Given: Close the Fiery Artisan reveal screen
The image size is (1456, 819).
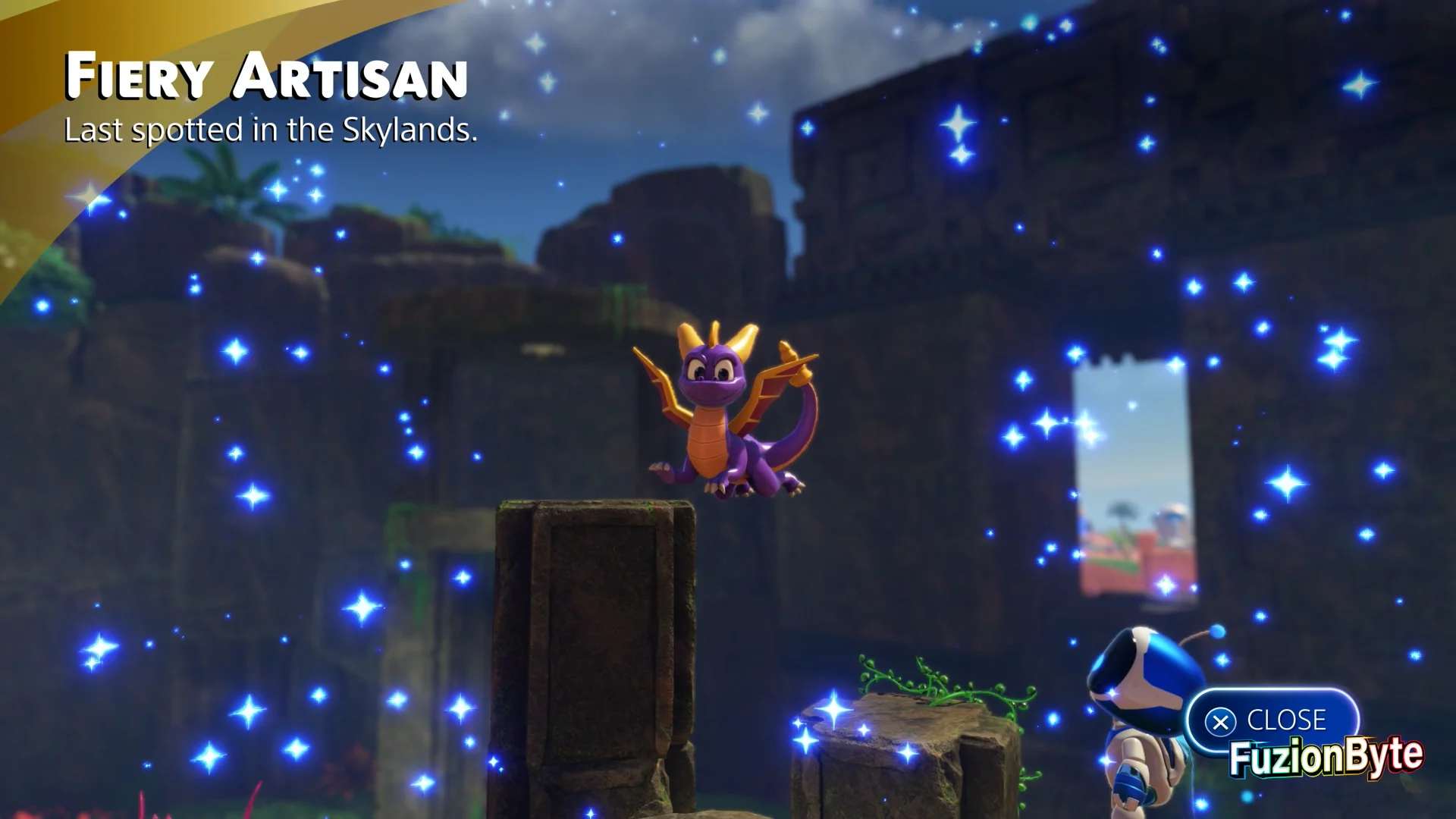Looking at the screenshot, I should coord(1272,720).
